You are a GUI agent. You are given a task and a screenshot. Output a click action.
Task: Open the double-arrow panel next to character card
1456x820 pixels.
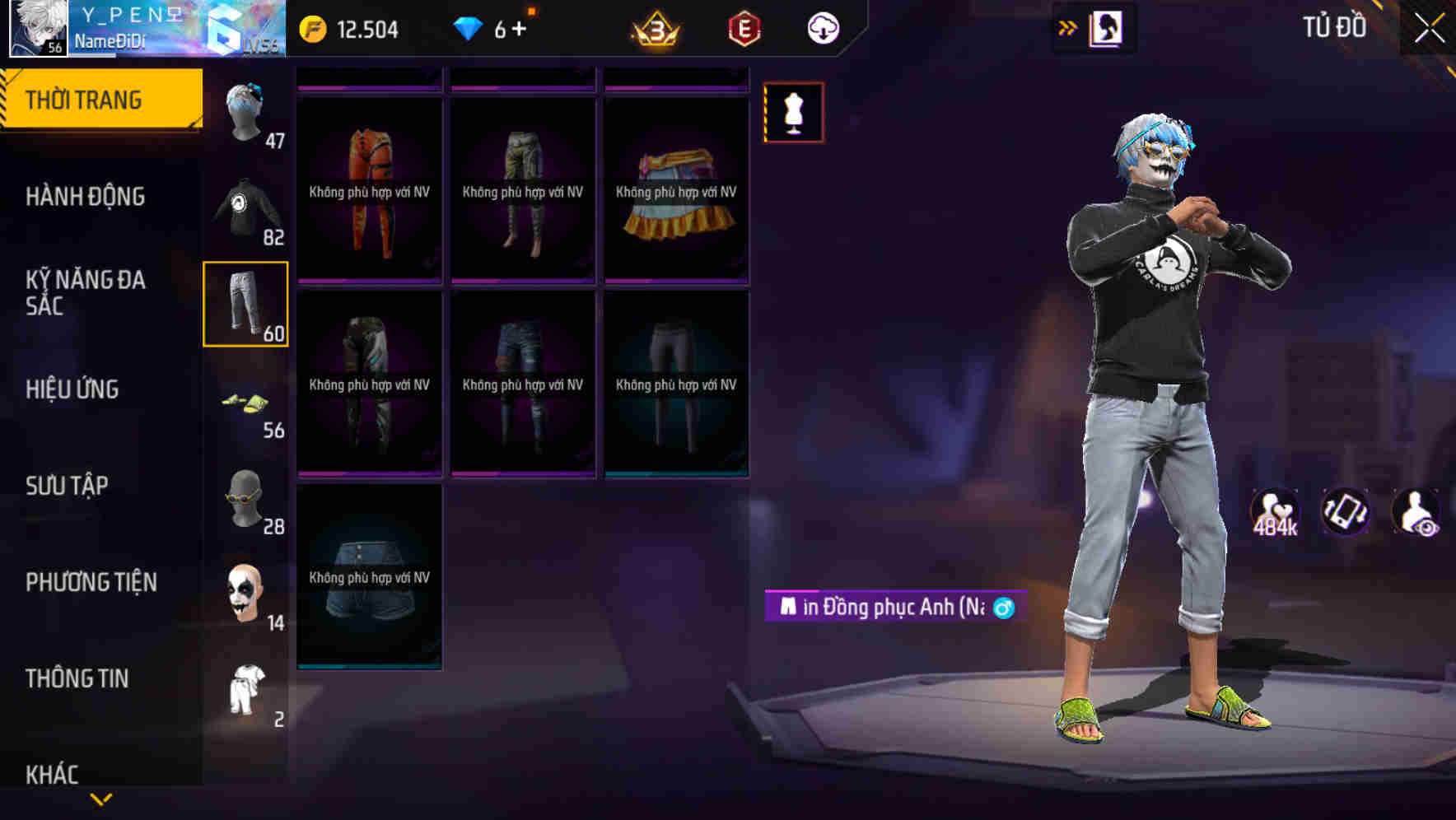[1066, 26]
